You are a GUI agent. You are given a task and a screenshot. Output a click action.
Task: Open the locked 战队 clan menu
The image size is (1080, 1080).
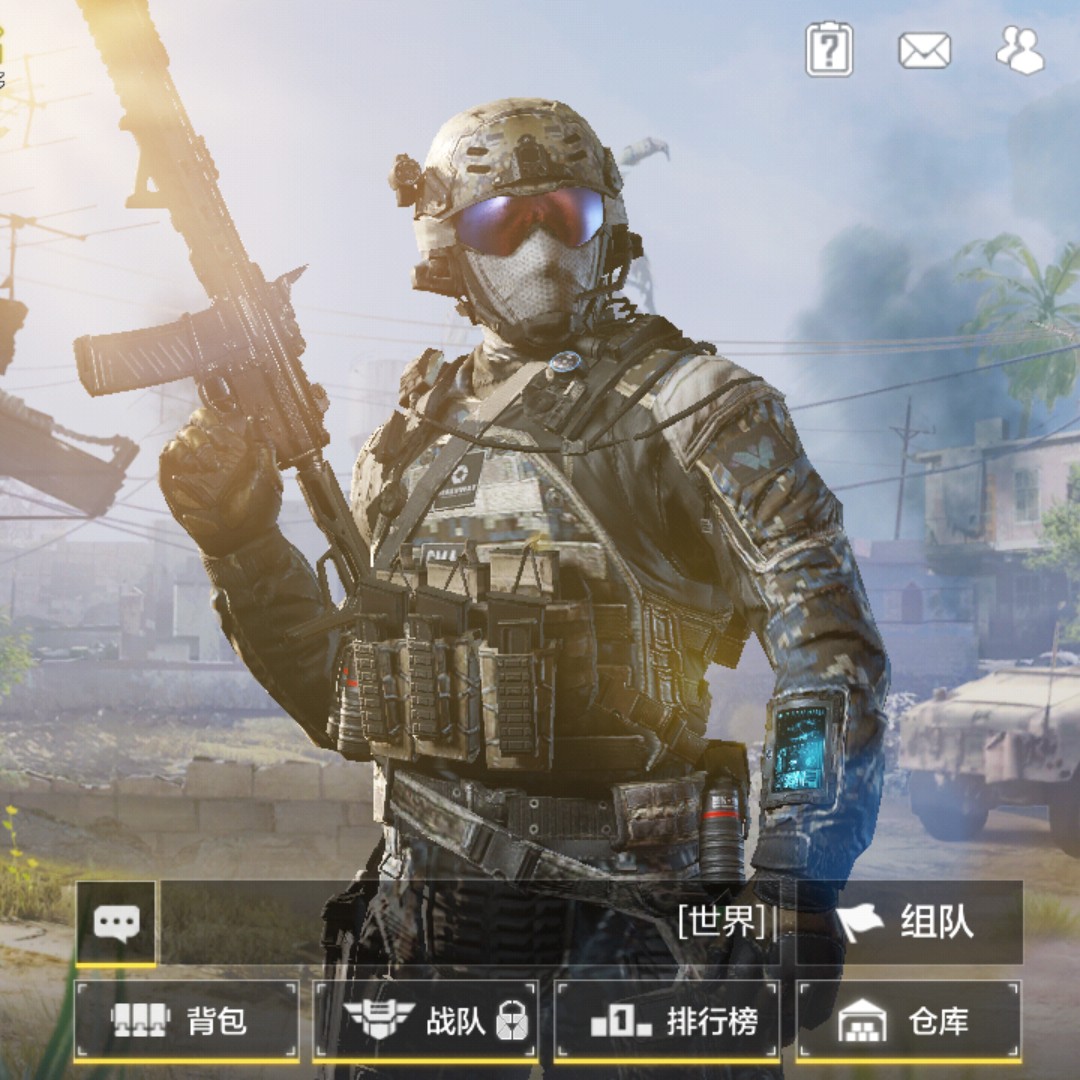point(426,1021)
